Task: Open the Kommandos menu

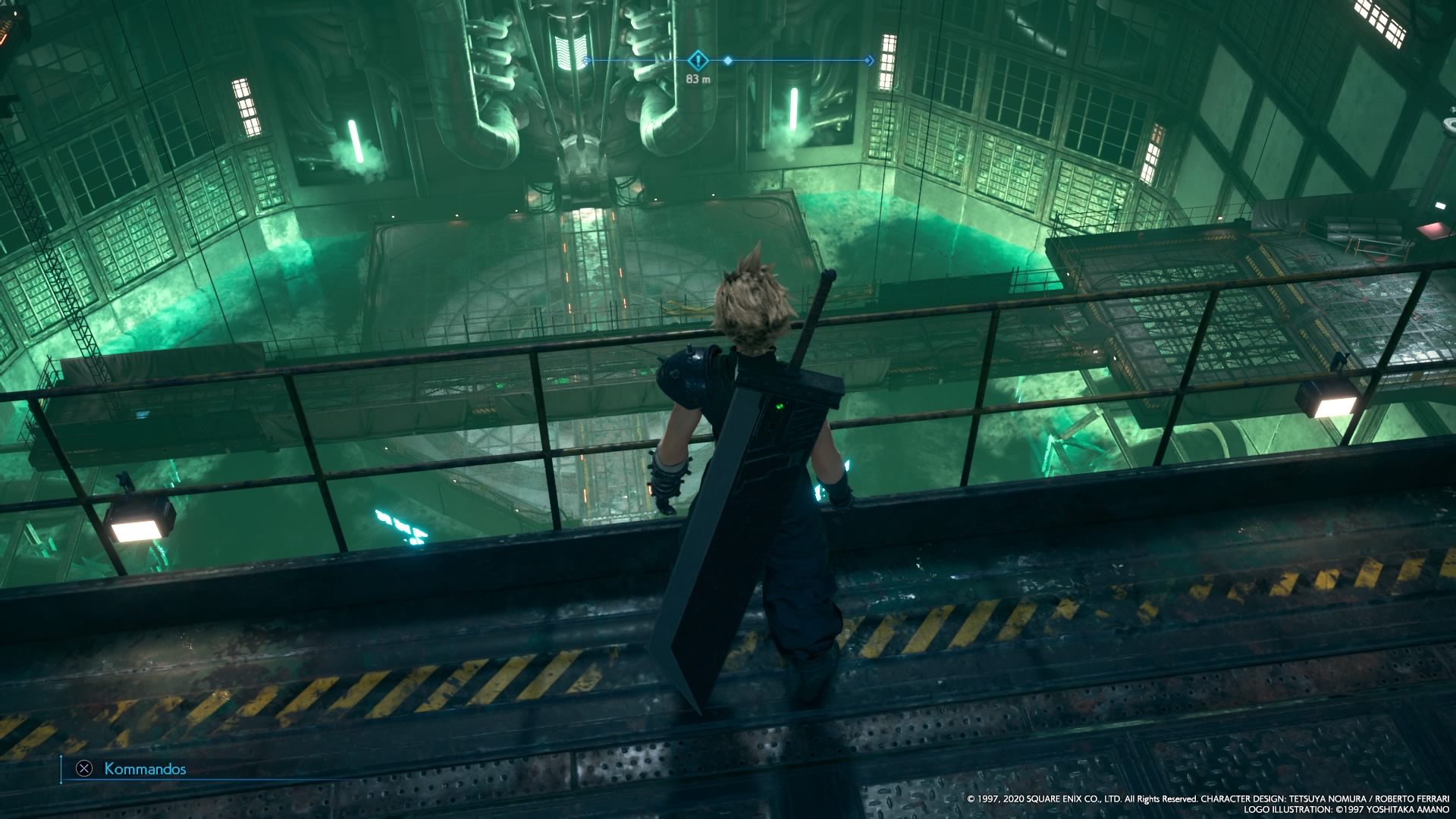Action: click(133, 769)
